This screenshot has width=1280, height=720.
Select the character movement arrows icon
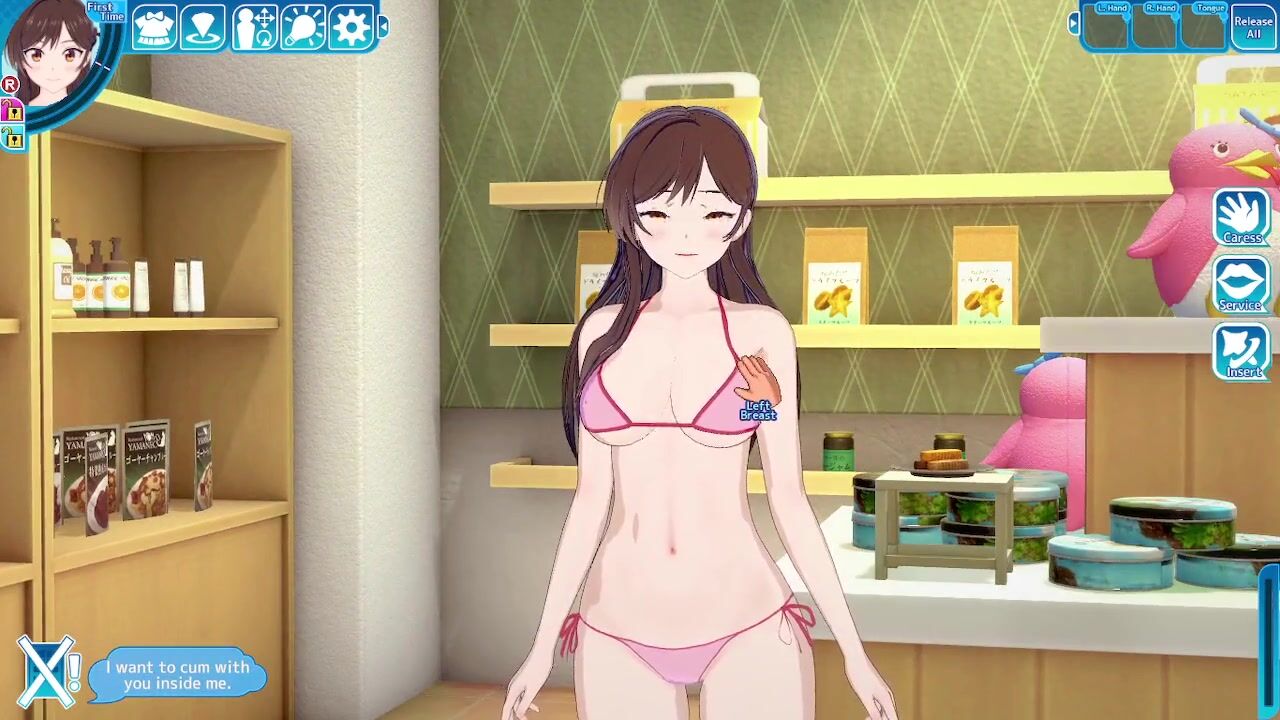(254, 27)
